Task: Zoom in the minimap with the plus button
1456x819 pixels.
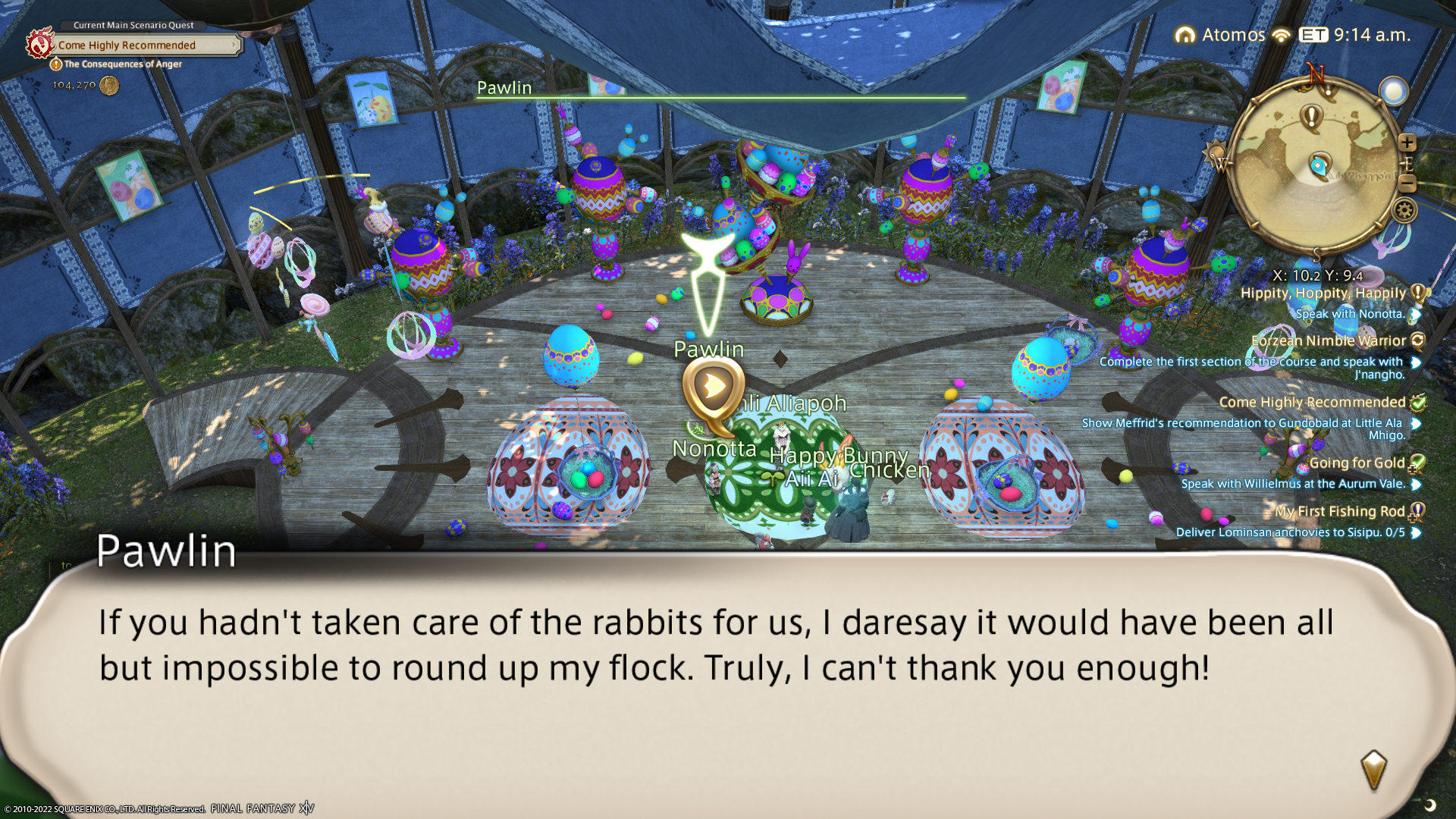Action: click(x=1407, y=143)
